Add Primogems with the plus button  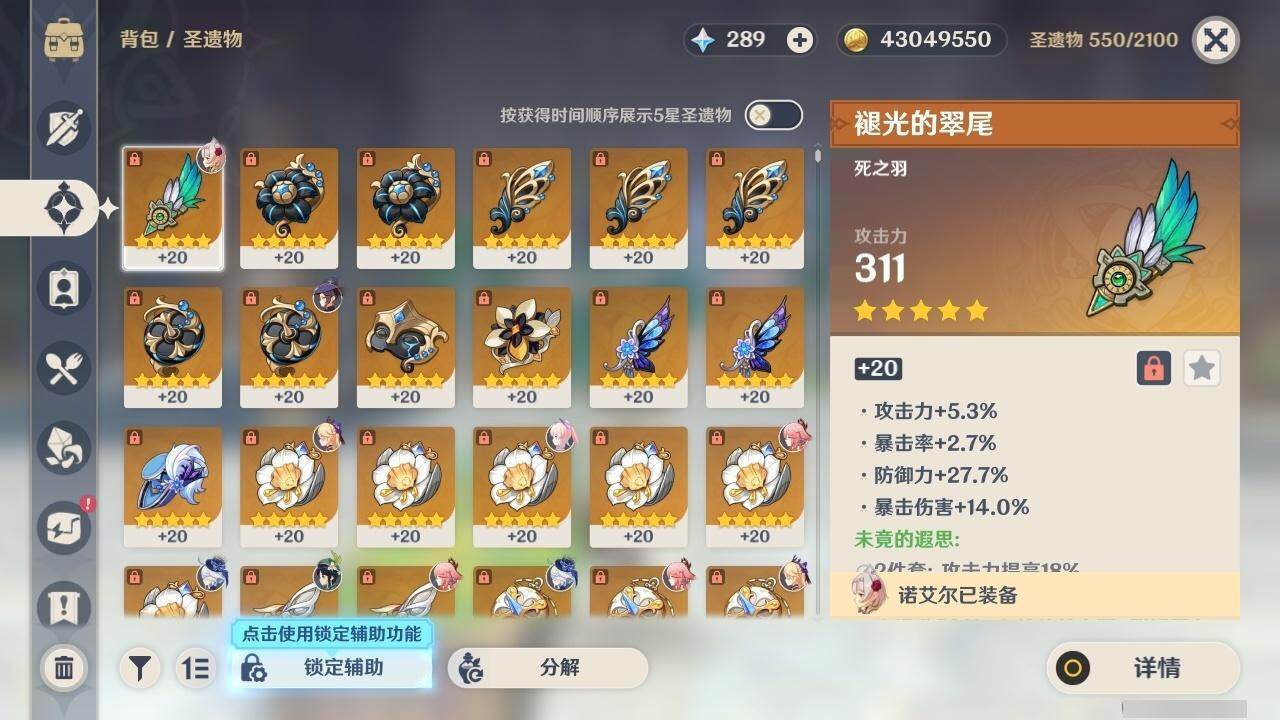point(800,40)
